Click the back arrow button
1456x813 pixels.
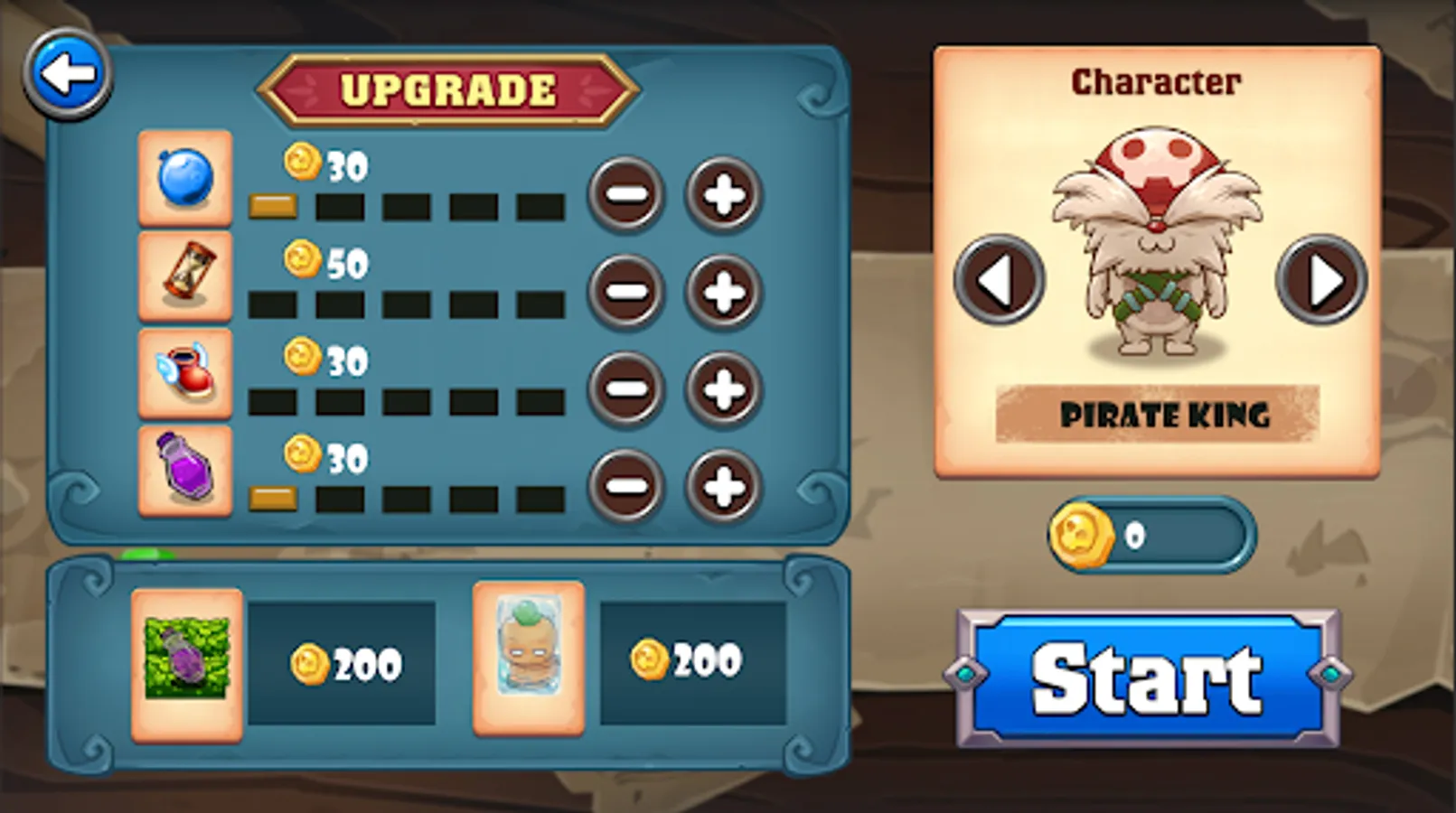[x=68, y=70]
